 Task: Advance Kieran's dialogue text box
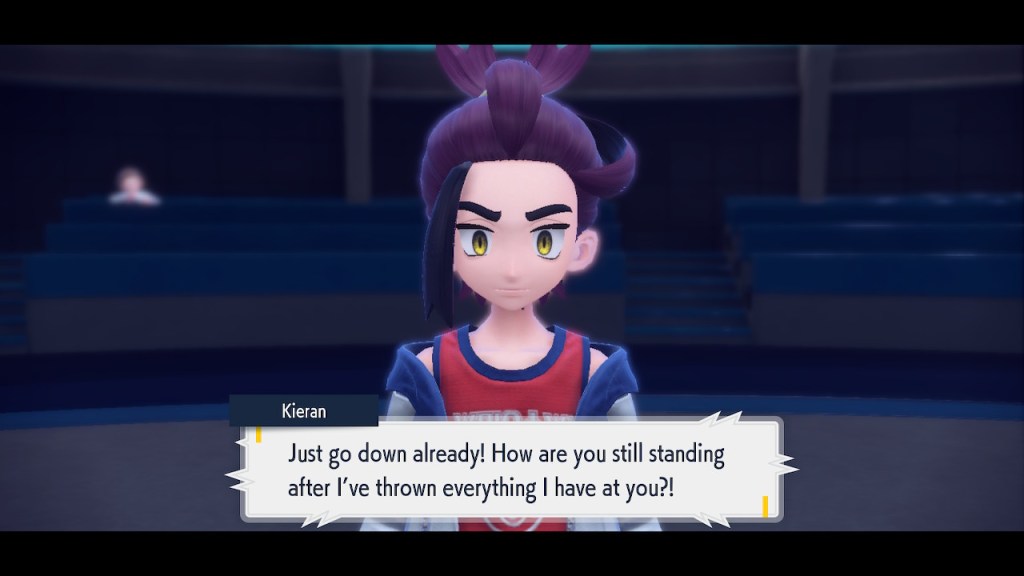click(511, 469)
